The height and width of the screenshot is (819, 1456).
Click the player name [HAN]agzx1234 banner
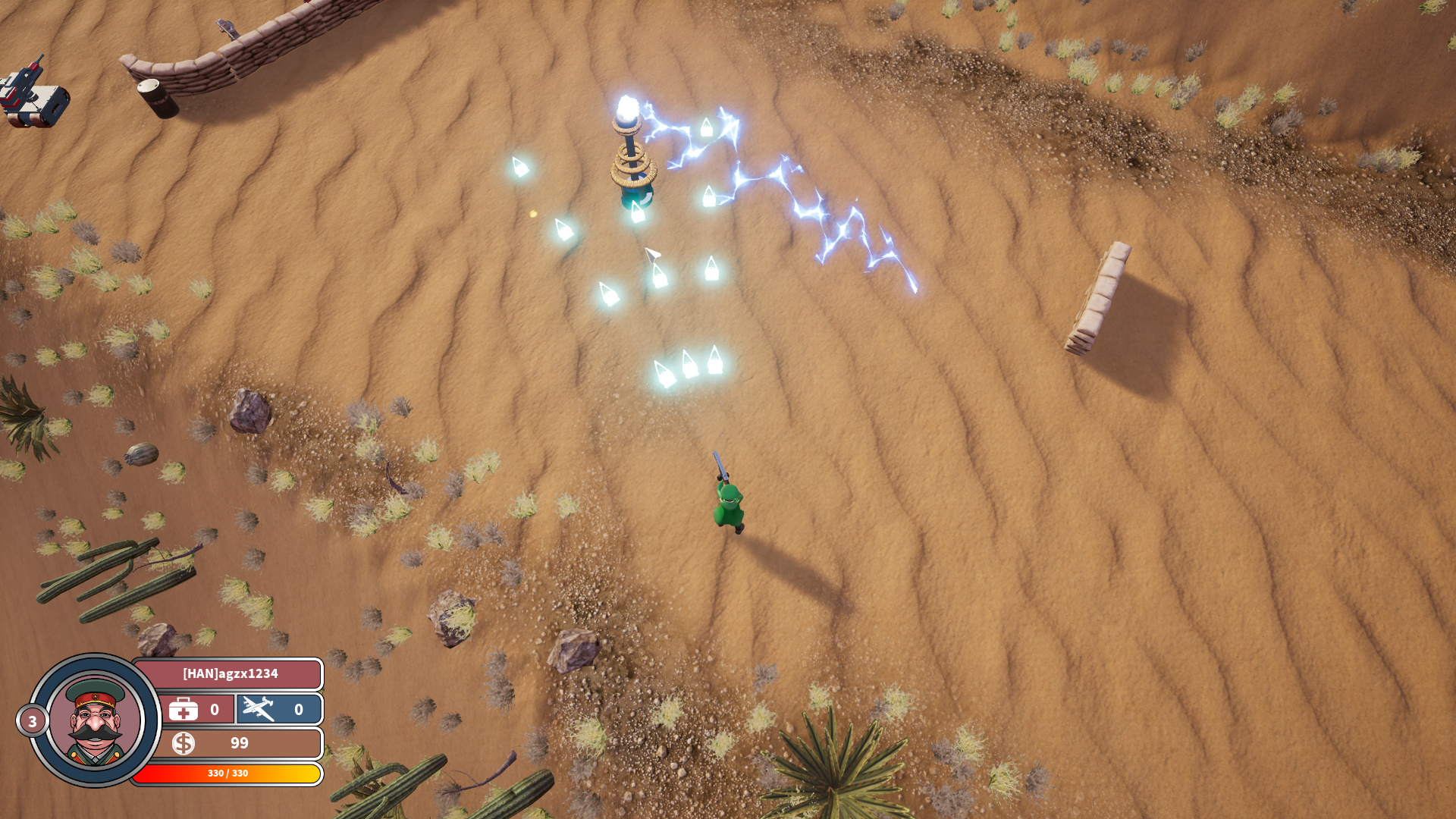pos(230,673)
